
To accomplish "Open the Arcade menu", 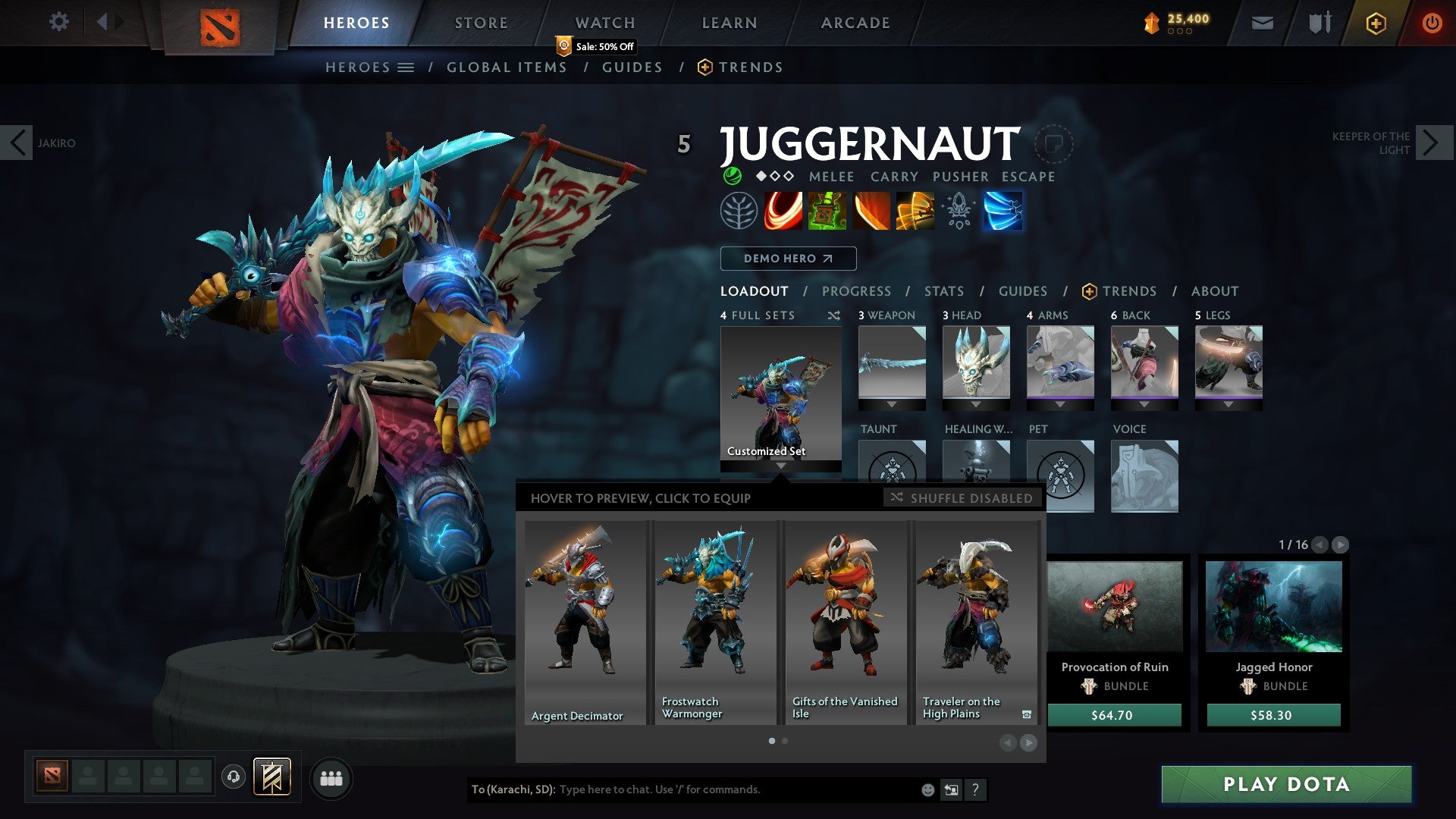I will (x=855, y=23).
